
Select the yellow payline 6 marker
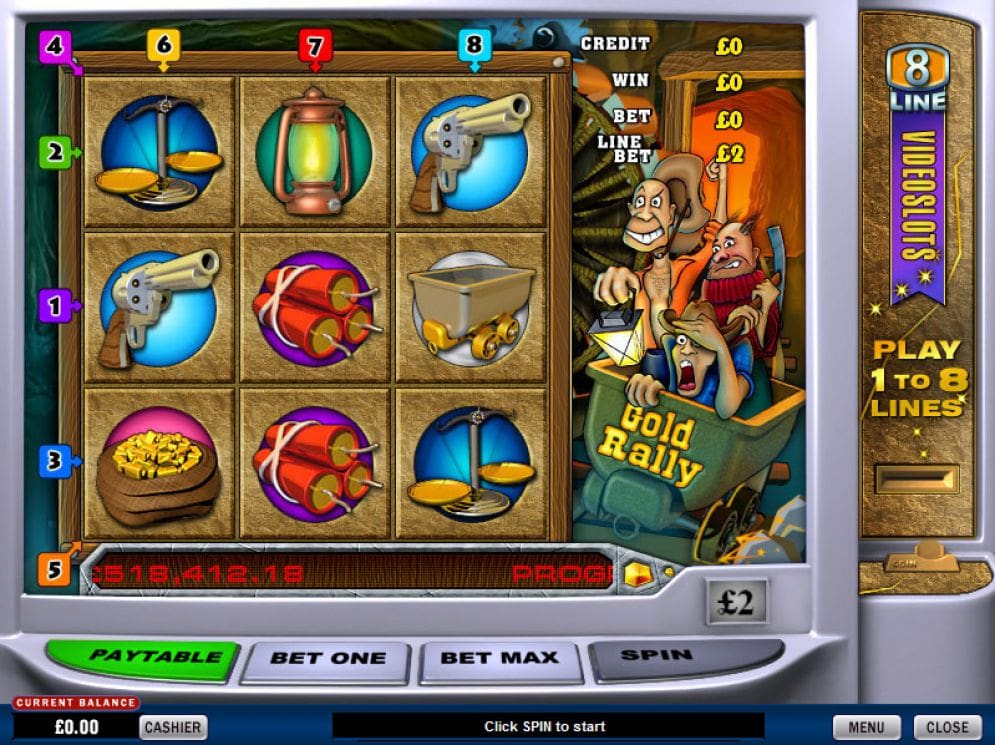(163, 45)
